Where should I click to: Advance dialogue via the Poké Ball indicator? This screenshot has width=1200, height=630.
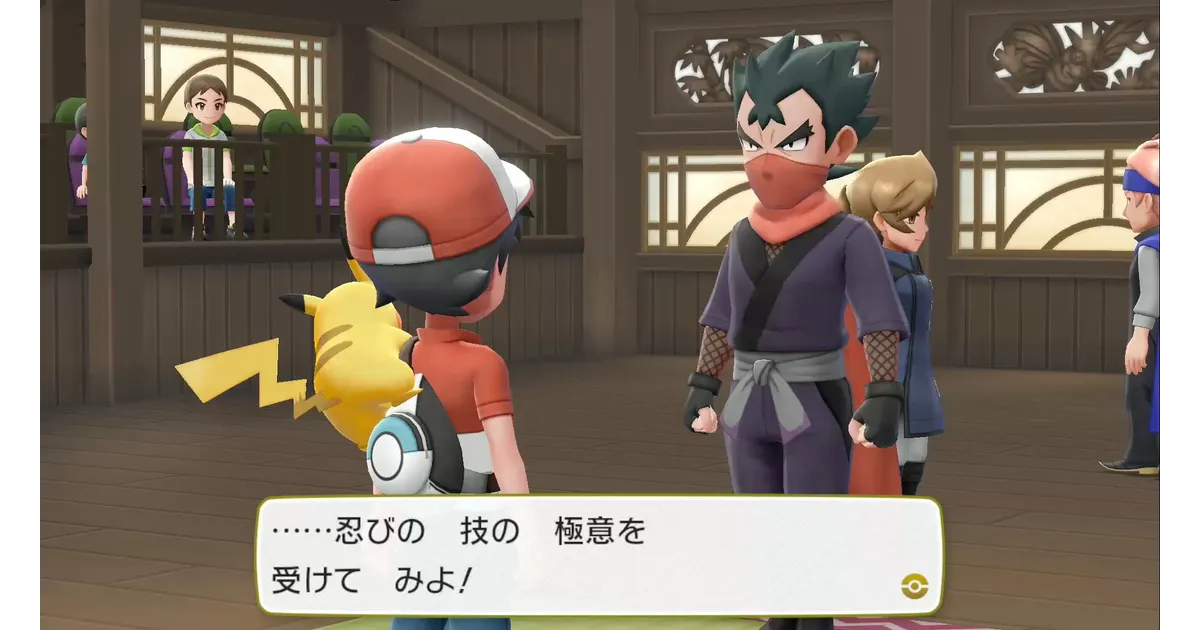[x=910, y=585]
